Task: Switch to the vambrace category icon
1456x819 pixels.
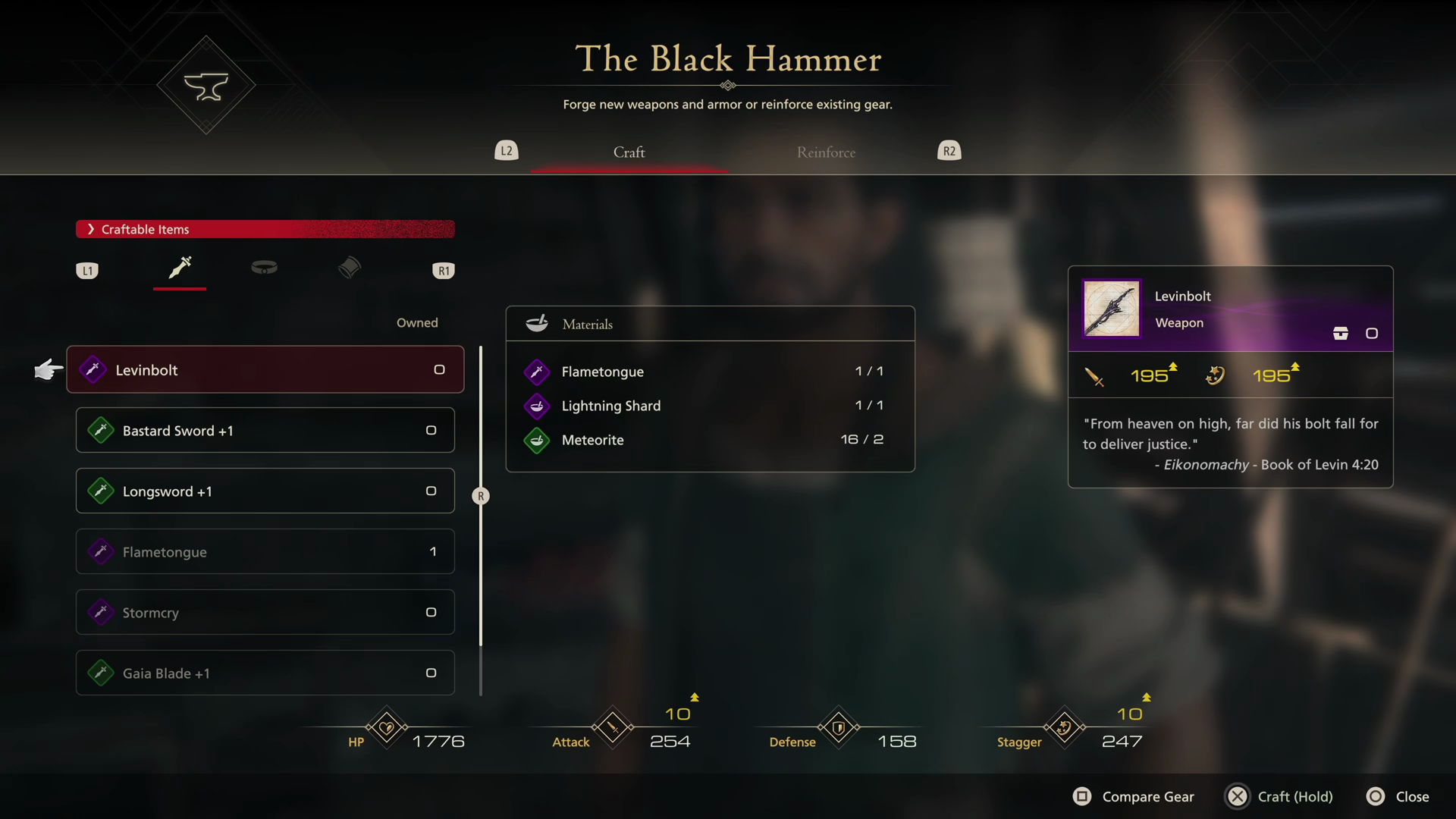Action: point(350,268)
